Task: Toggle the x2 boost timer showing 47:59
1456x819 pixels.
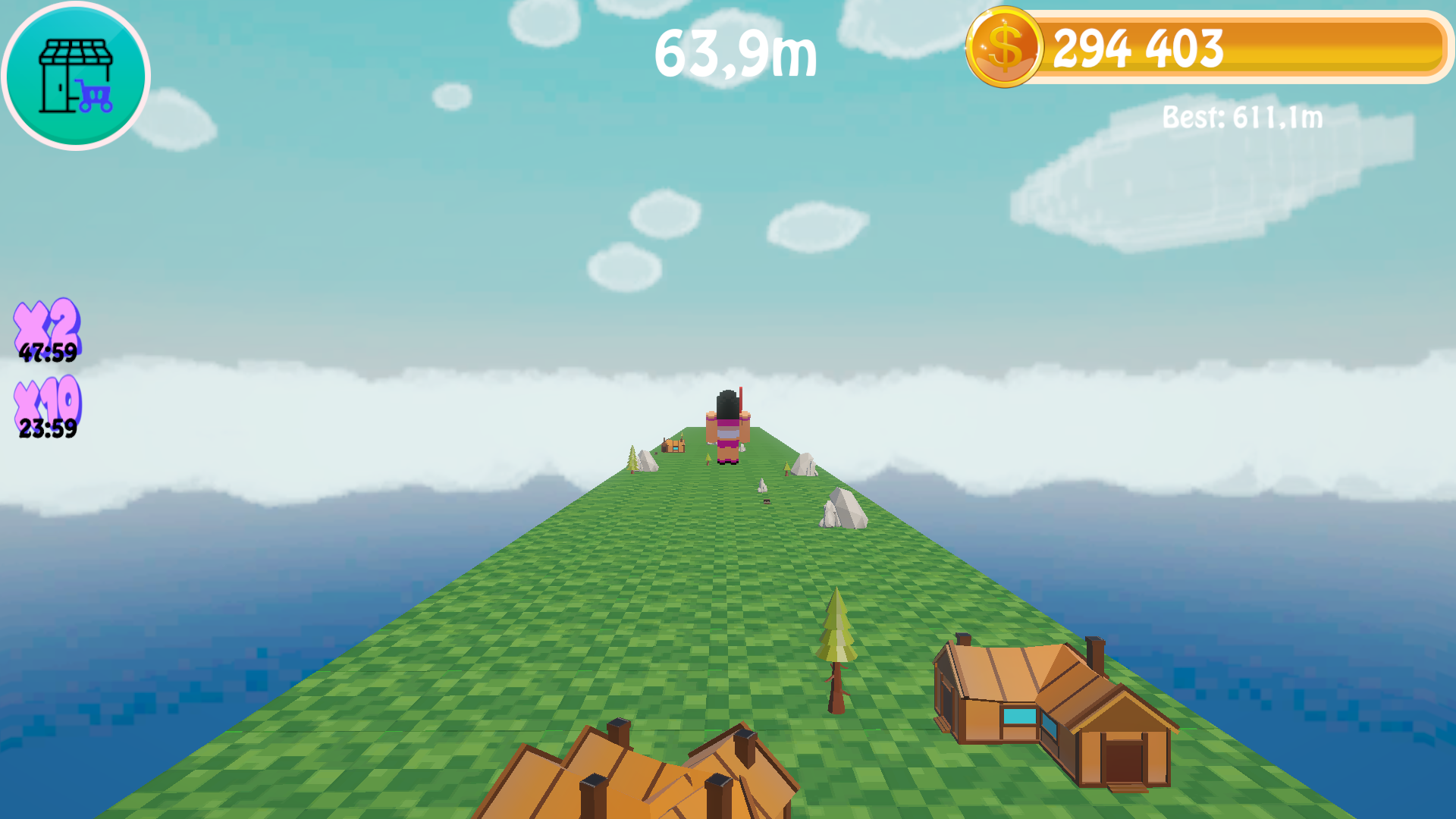Action: 48,353
